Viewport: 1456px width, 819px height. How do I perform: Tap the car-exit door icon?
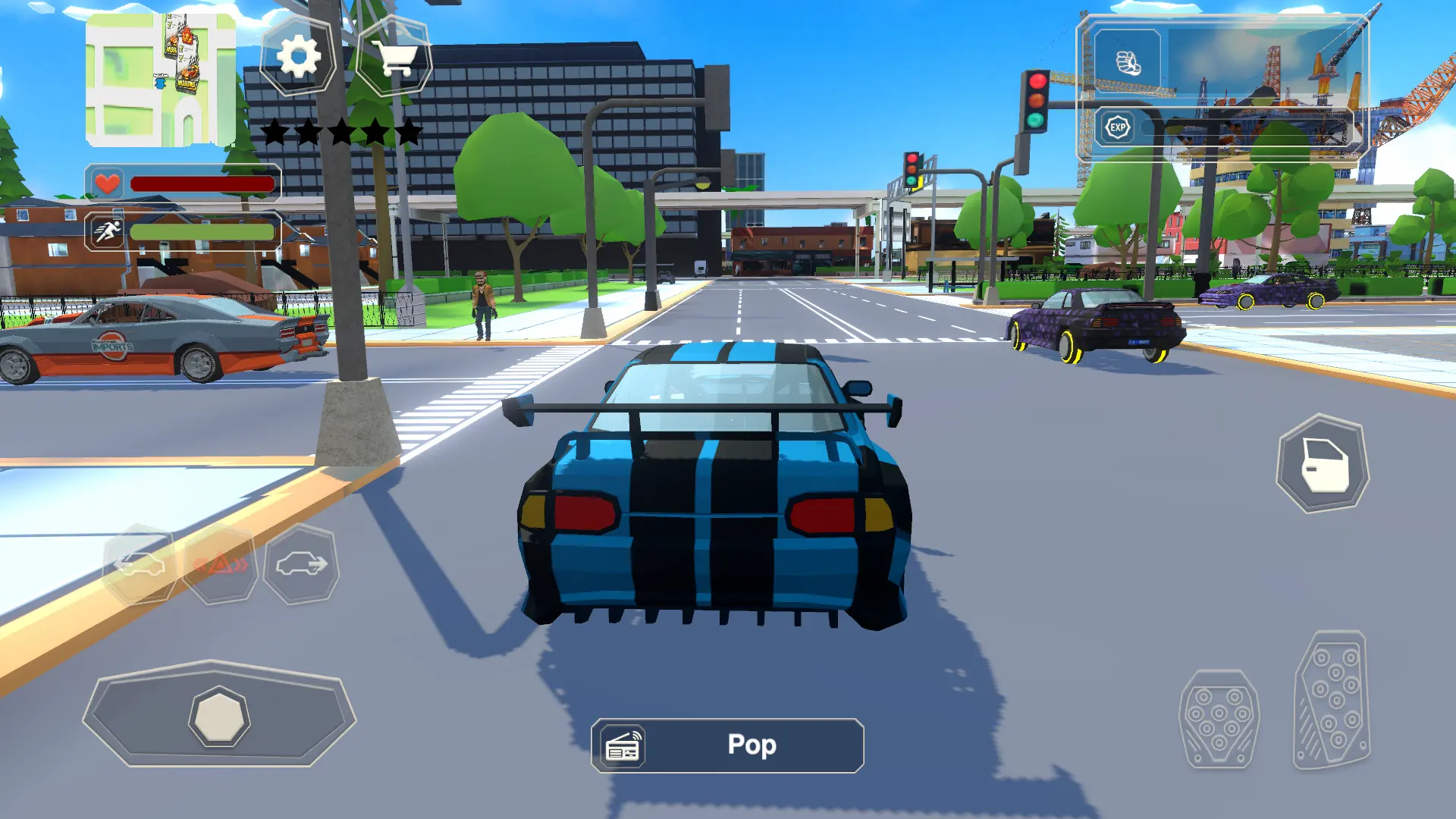click(1323, 461)
